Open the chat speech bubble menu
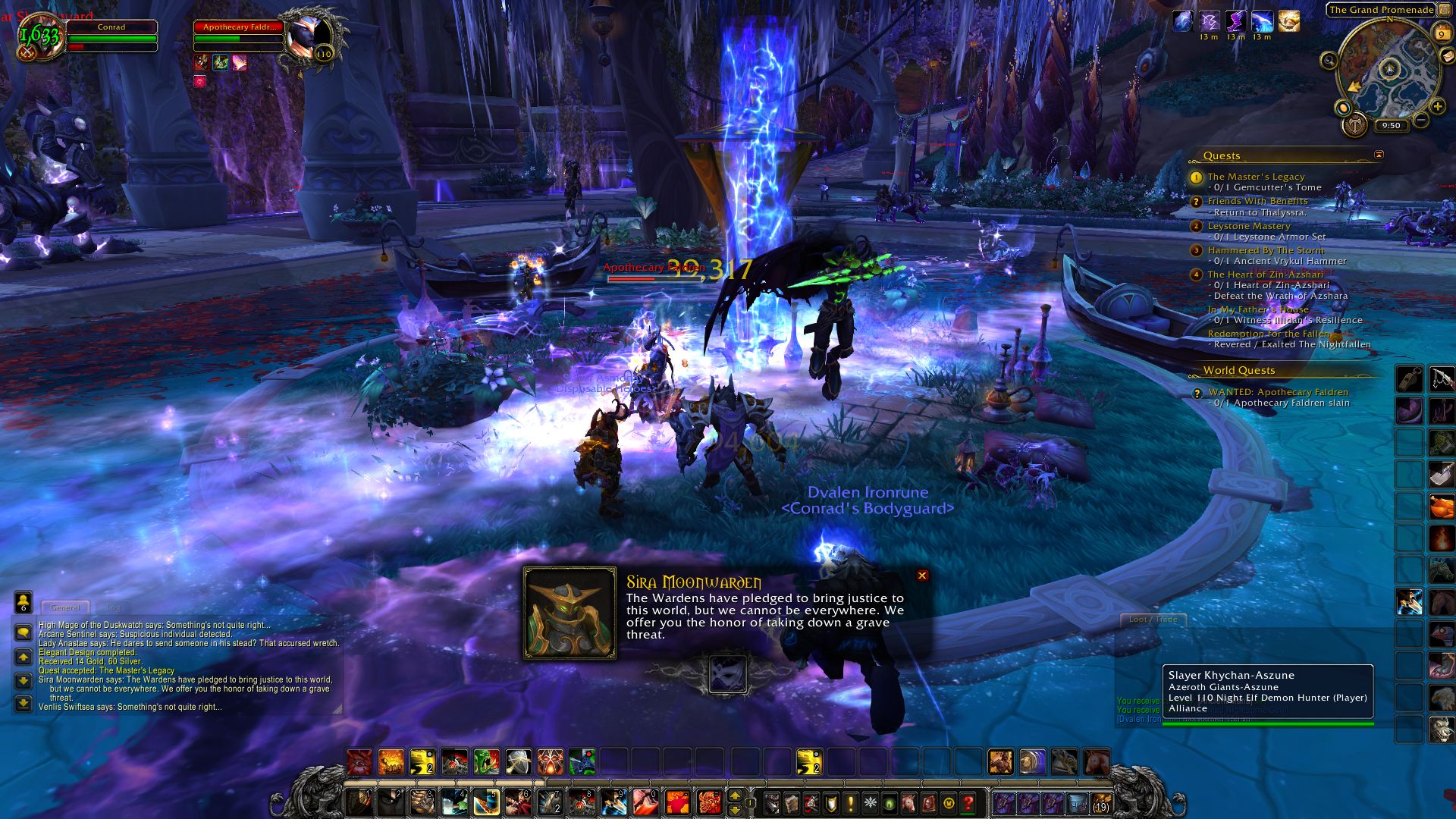The width and height of the screenshot is (1456, 819). (24, 632)
